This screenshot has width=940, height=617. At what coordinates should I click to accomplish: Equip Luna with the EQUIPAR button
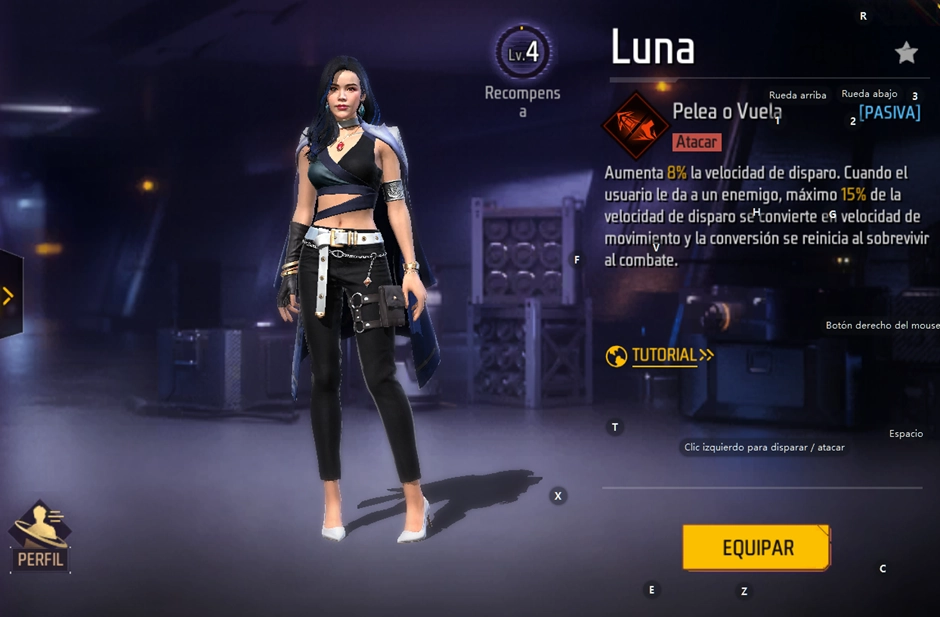tap(756, 548)
